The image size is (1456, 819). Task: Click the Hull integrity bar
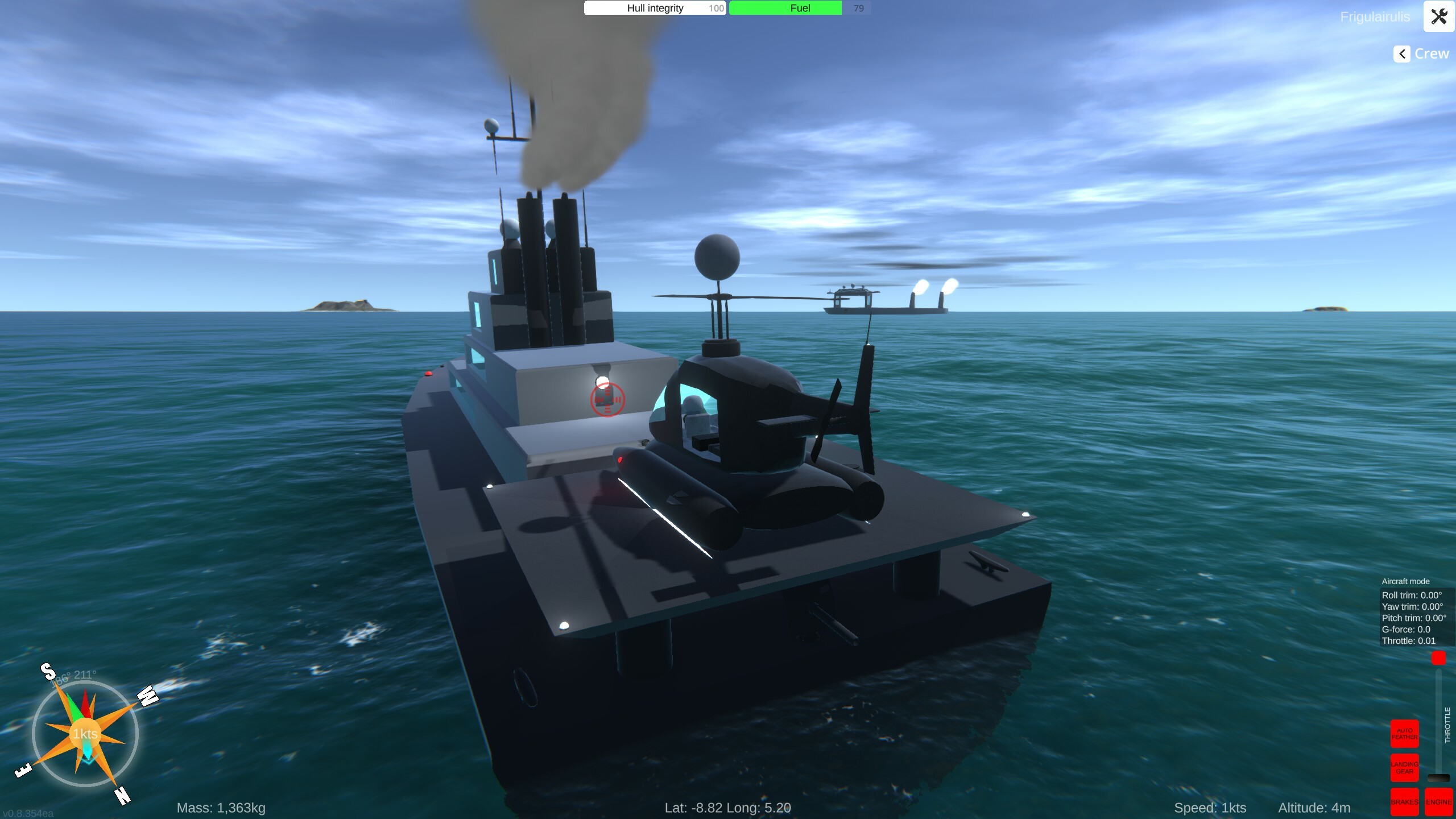point(654,8)
